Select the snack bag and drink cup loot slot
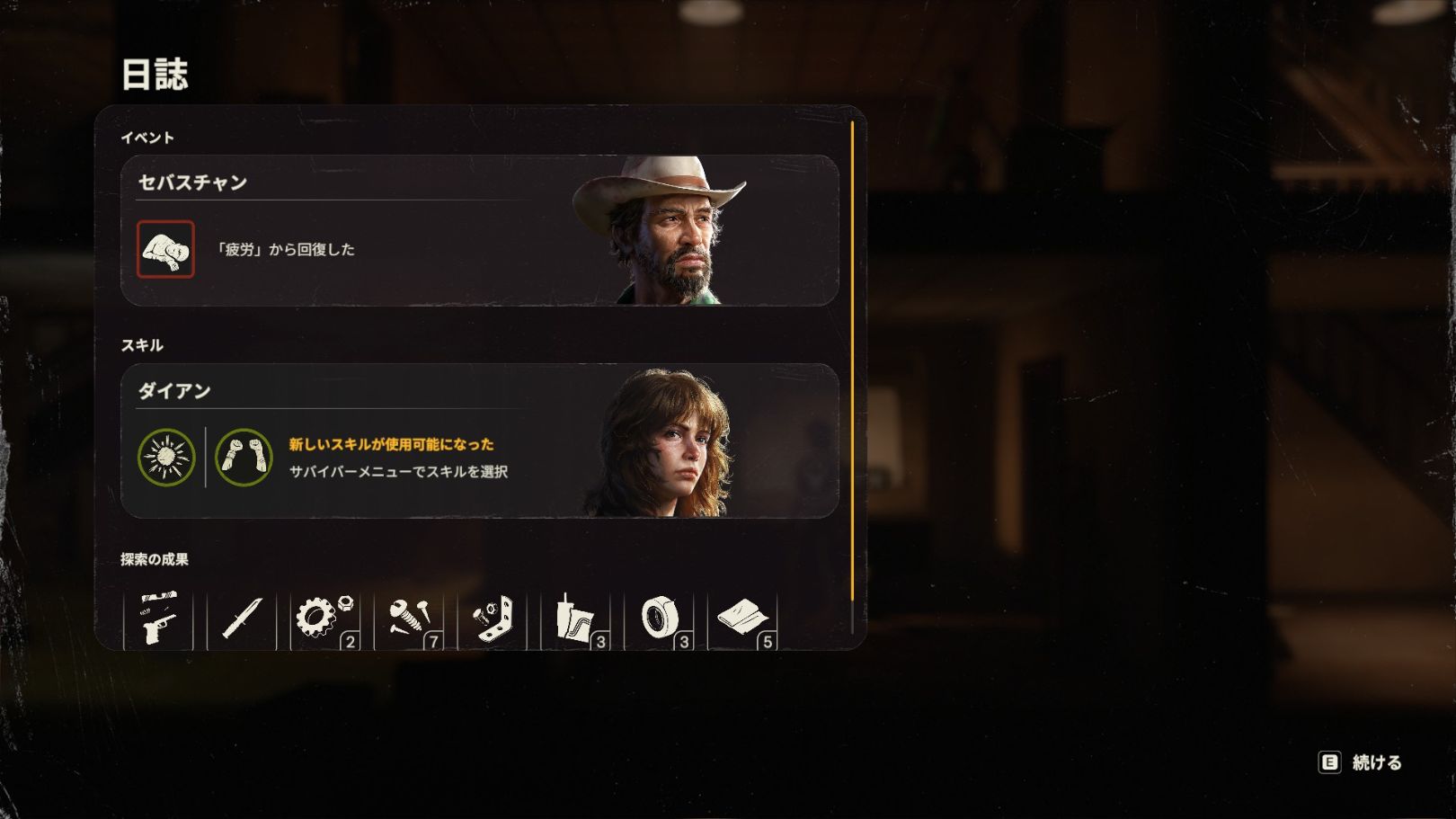The width and height of the screenshot is (1456, 819). pyautogui.click(x=576, y=619)
